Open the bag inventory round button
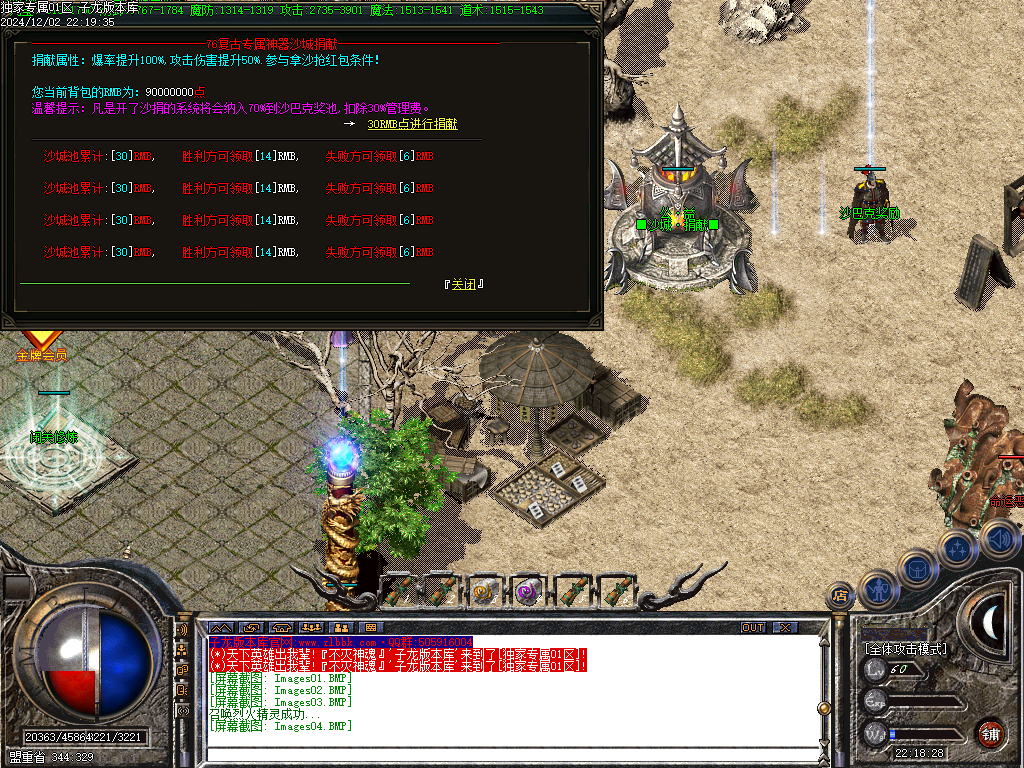 click(x=917, y=568)
